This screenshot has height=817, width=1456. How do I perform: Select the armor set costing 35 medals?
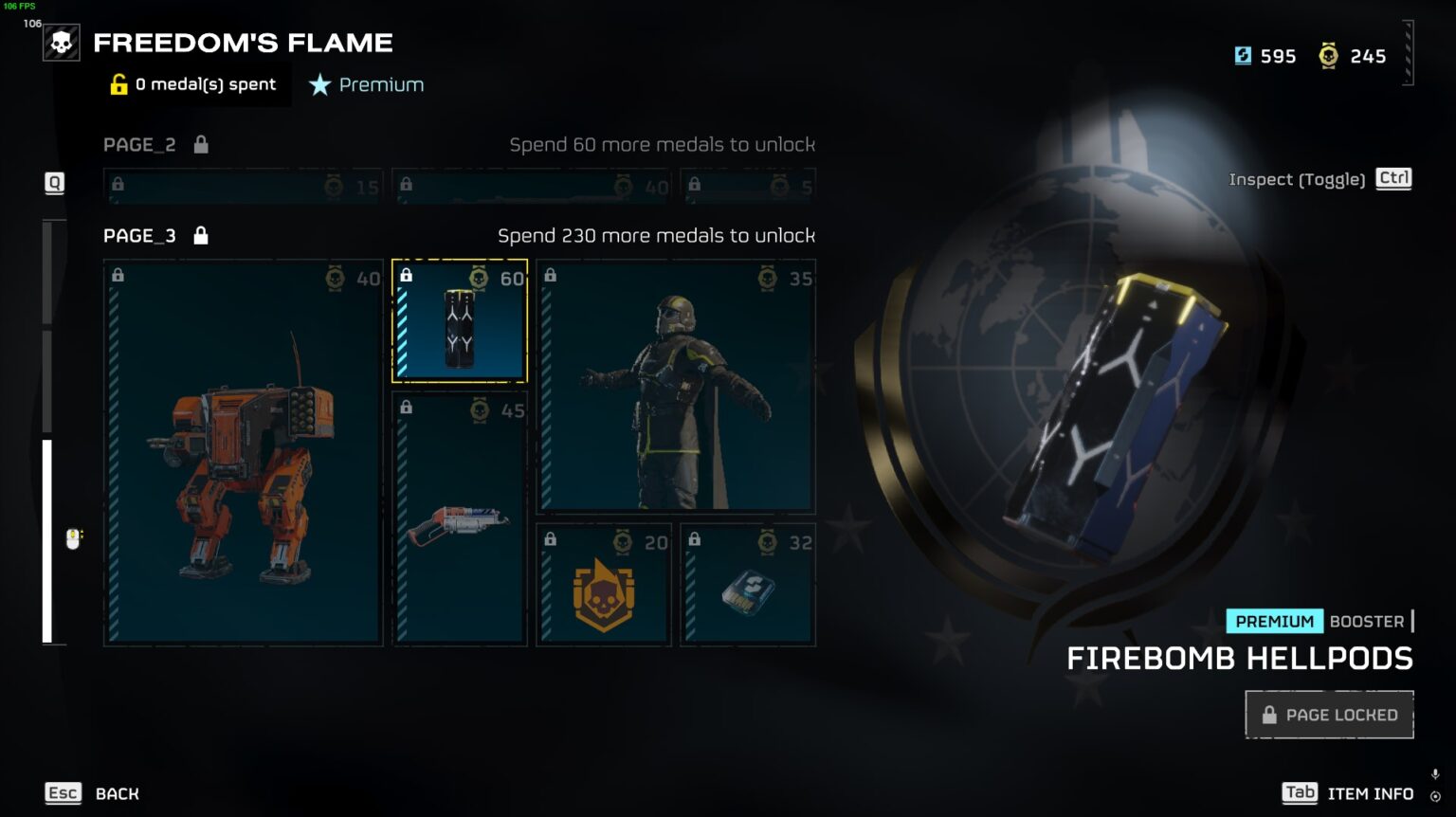[675, 389]
